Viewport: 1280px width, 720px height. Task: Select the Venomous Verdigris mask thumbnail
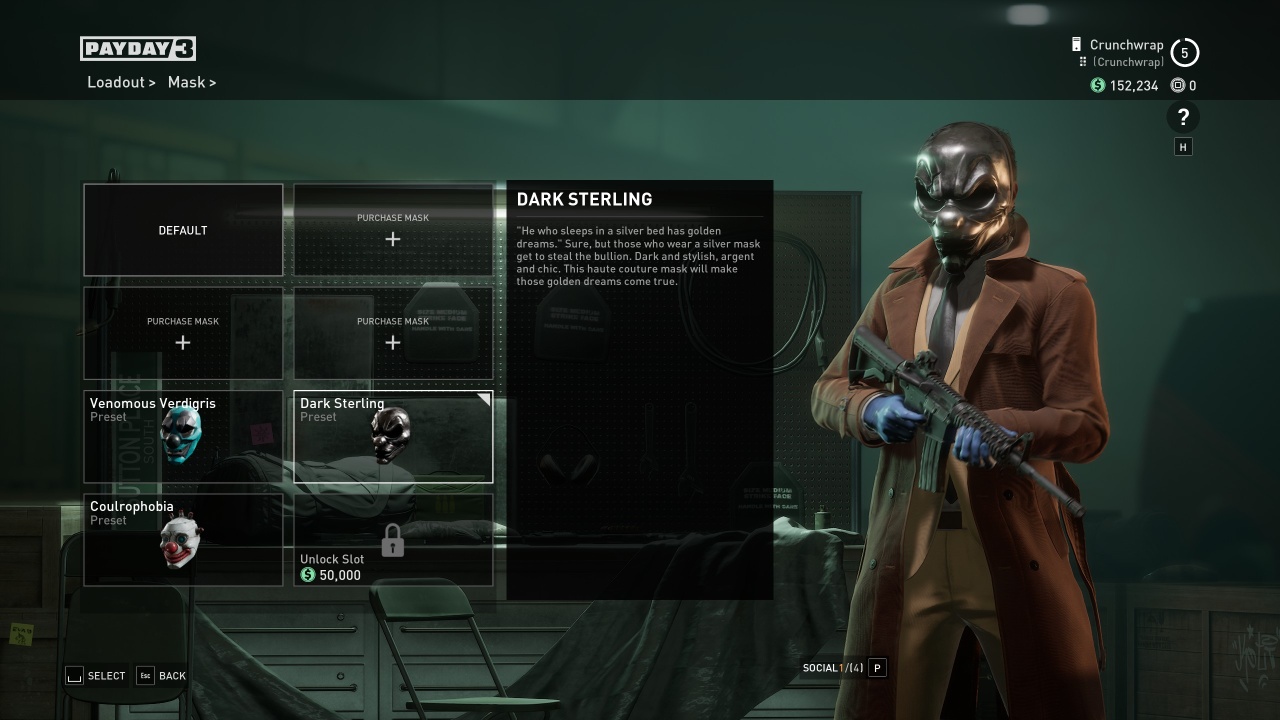point(183,437)
